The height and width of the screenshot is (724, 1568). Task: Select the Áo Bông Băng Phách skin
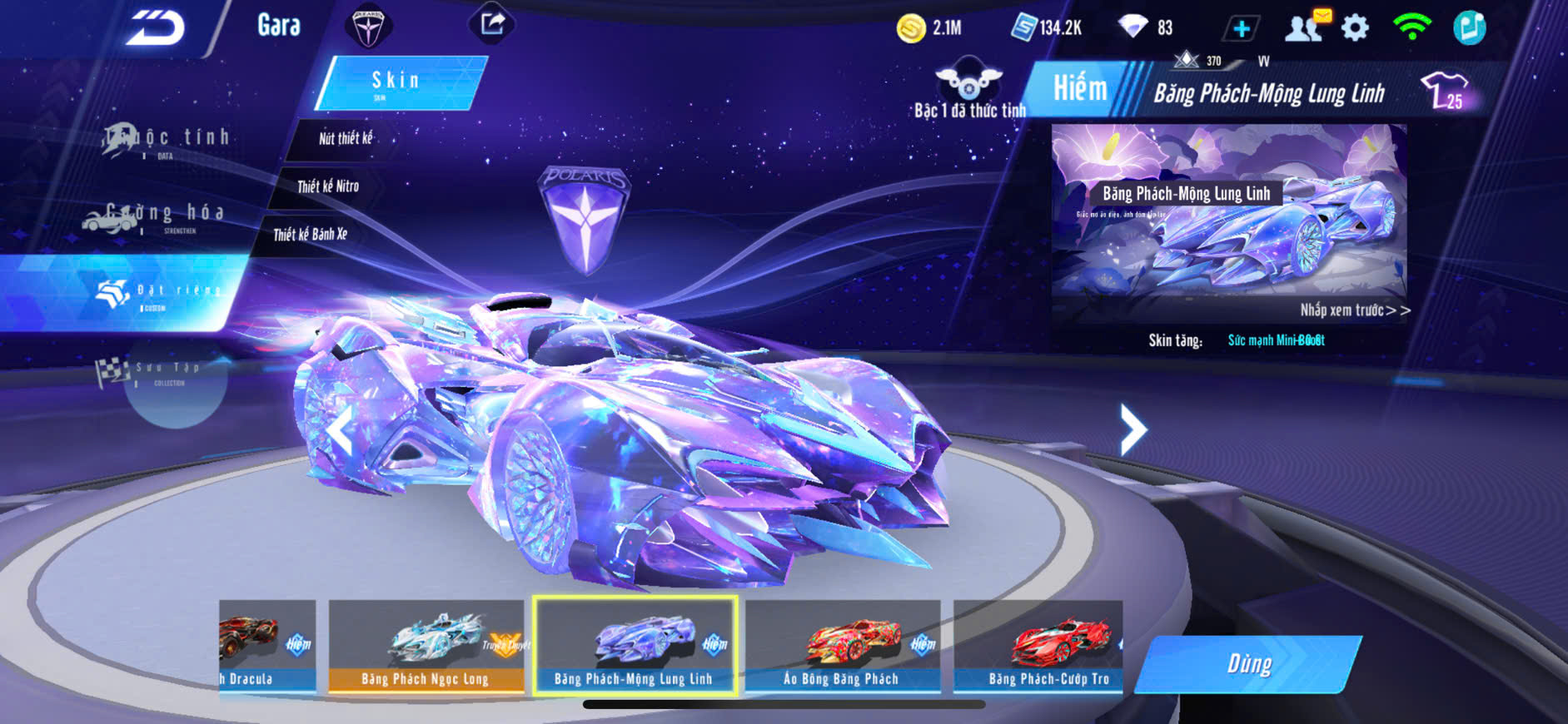pos(842,647)
